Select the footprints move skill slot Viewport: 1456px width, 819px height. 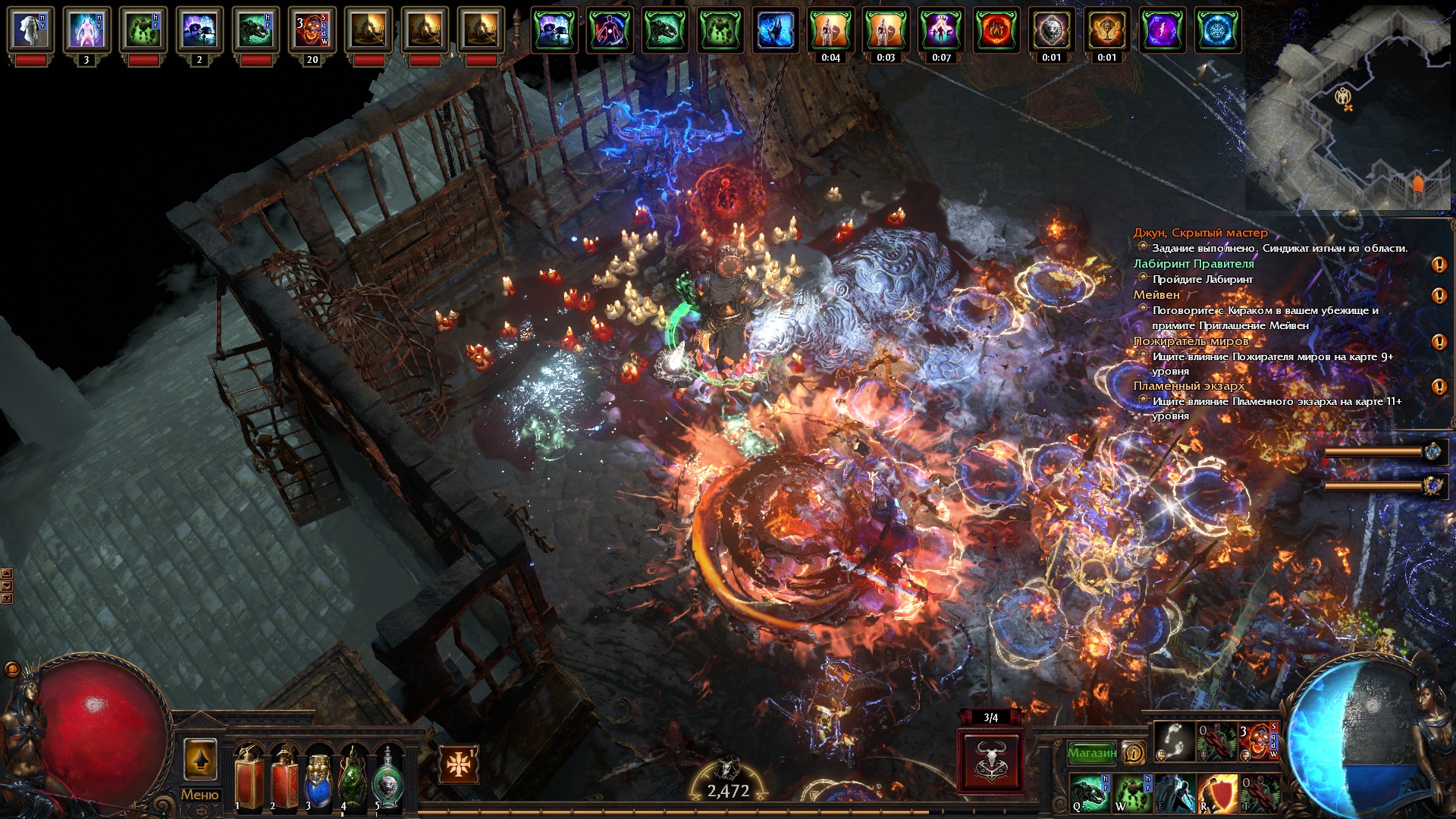pos(1175,742)
